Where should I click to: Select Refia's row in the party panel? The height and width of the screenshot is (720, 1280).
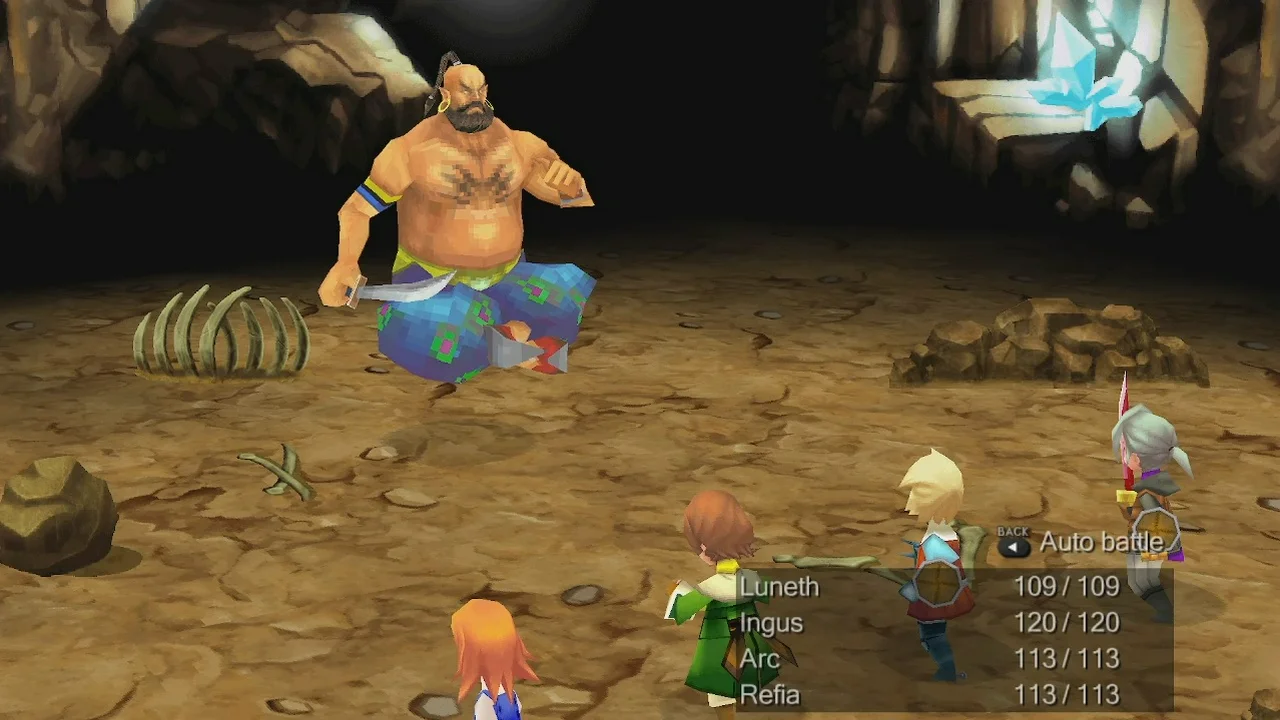pyautogui.click(x=770, y=695)
